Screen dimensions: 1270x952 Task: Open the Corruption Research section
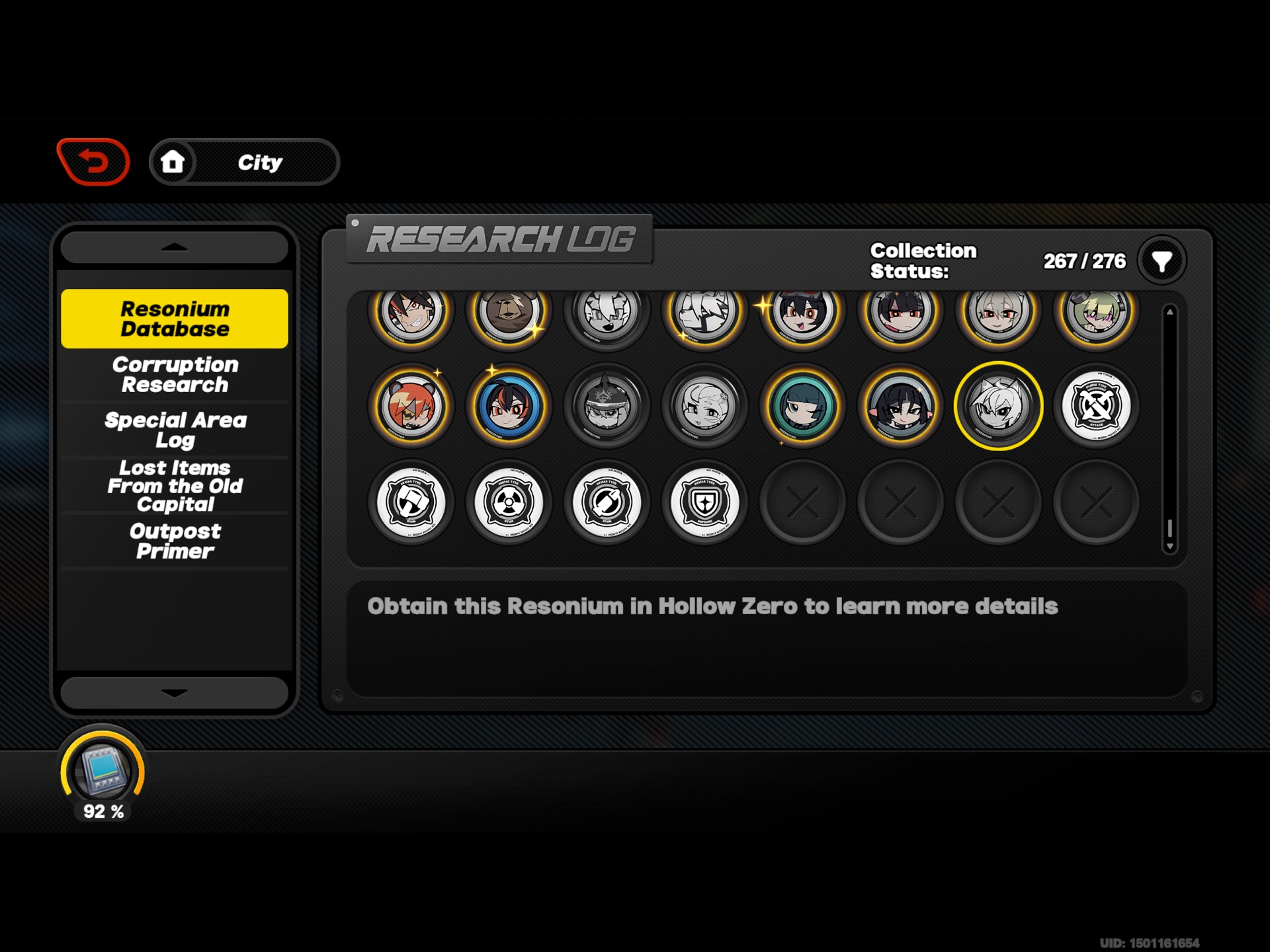click(174, 375)
